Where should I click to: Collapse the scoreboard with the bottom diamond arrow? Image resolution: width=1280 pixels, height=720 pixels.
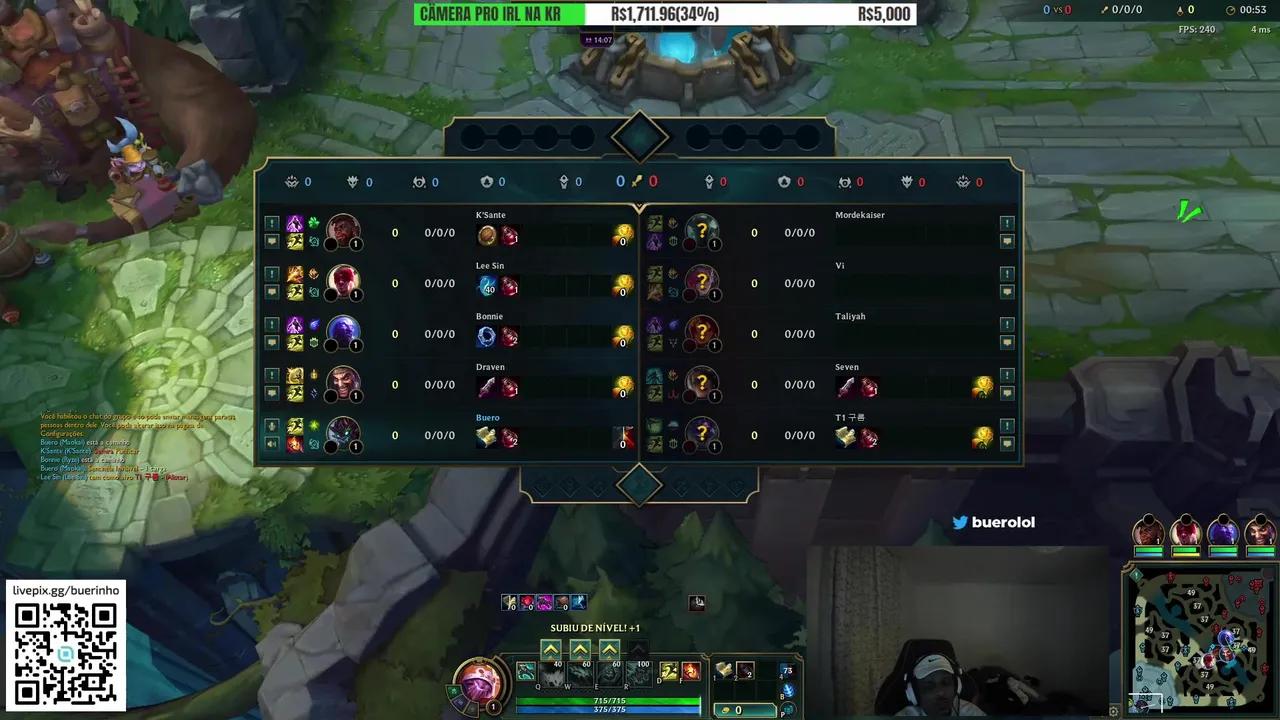click(x=640, y=484)
